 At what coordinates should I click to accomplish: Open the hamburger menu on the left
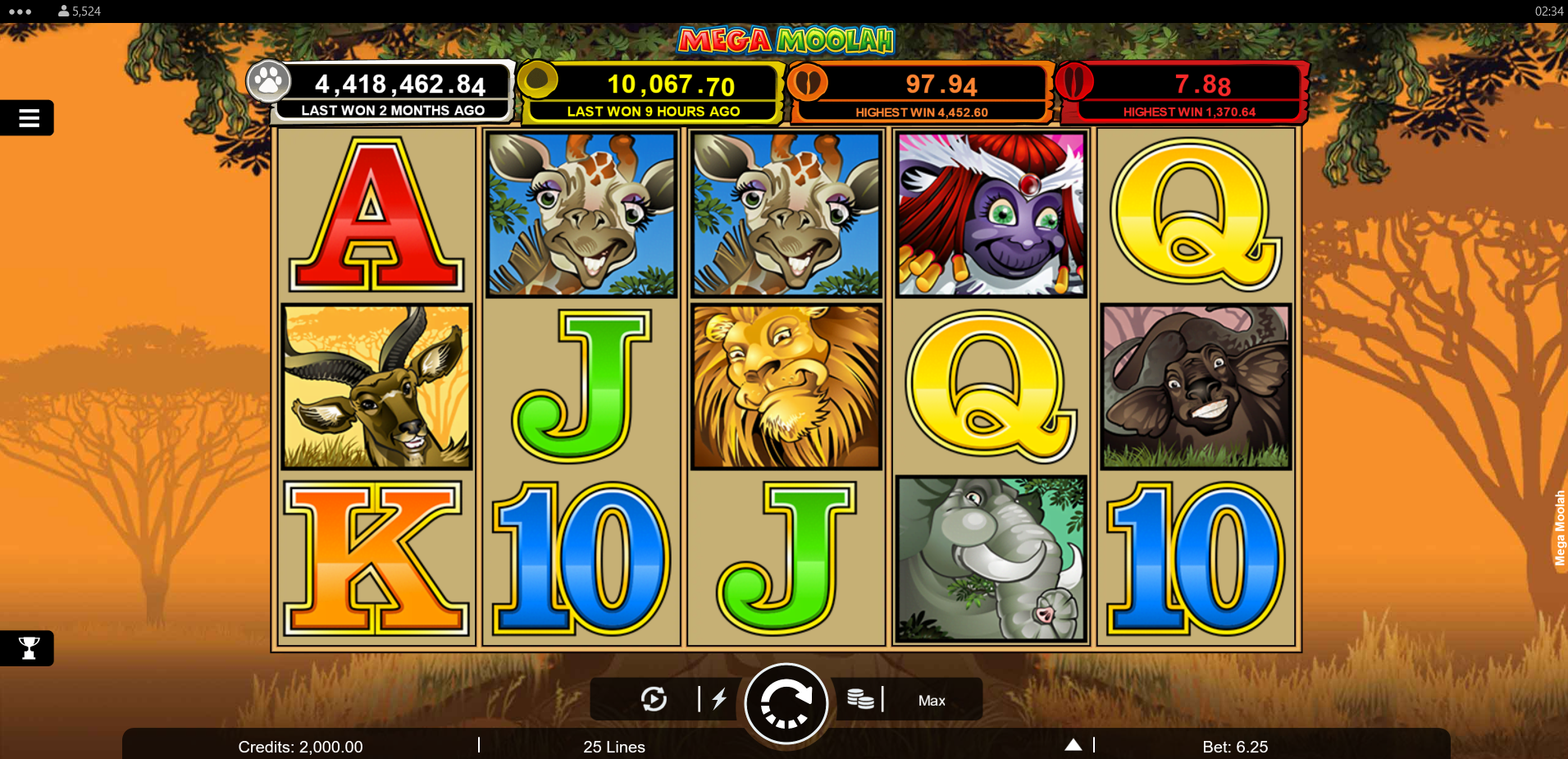27,117
